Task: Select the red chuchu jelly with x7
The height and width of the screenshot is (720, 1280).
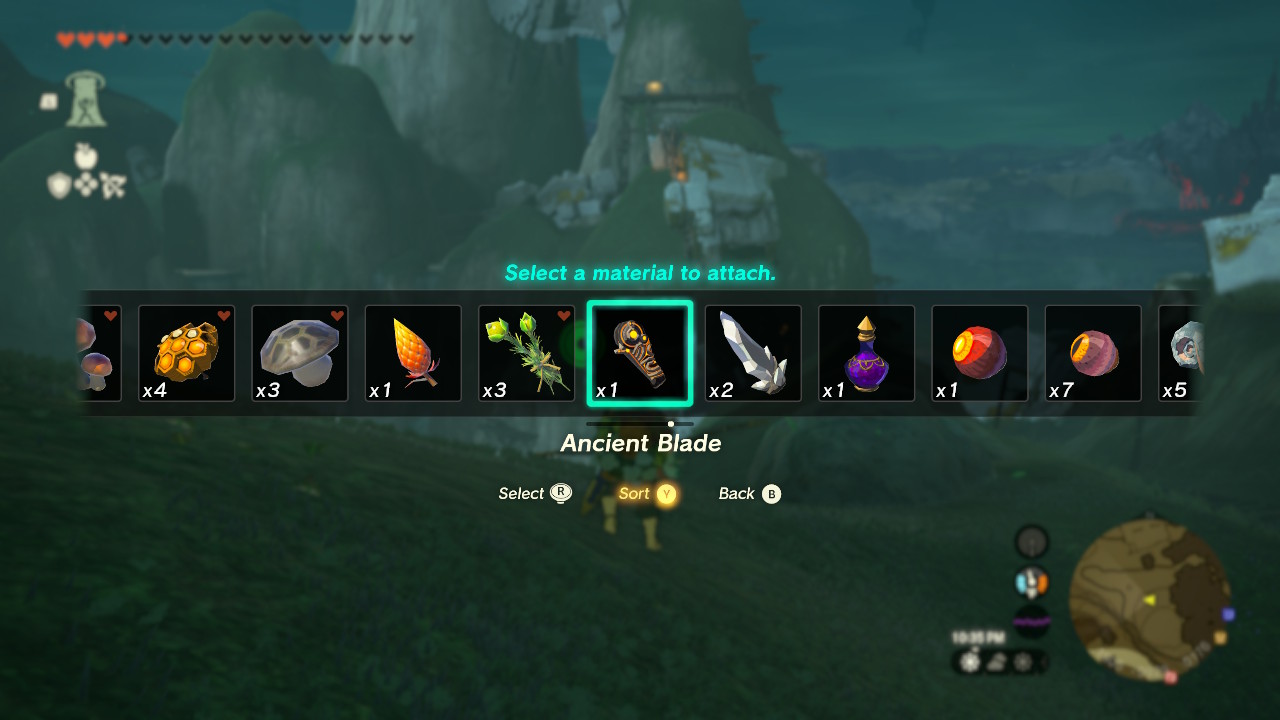Action: pos(1093,353)
